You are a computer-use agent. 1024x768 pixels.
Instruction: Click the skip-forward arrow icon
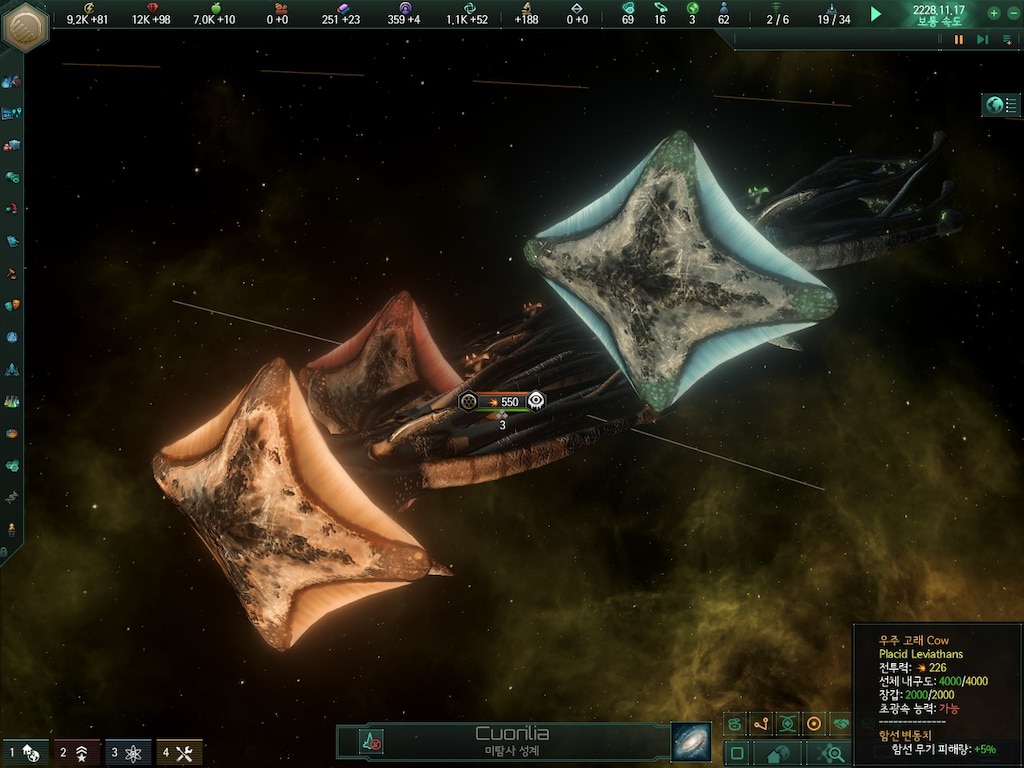click(x=982, y=40)
